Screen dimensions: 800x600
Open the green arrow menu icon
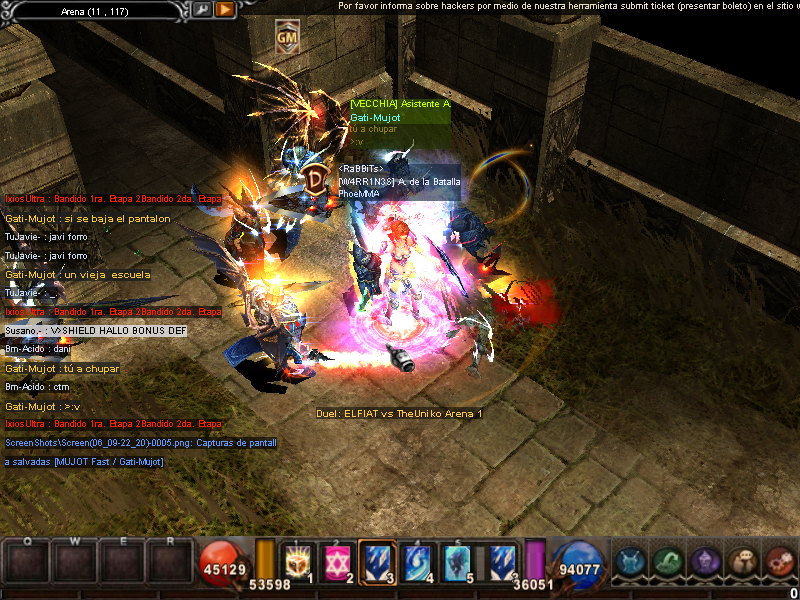pos(667,562)
